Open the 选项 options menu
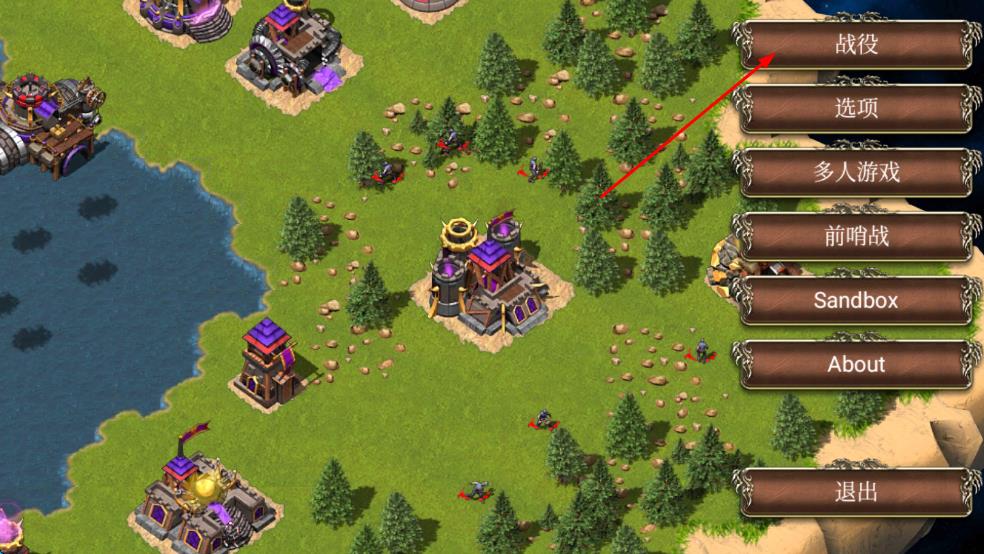This screenshot has height=554, width=984. click(x=856, y=107)
